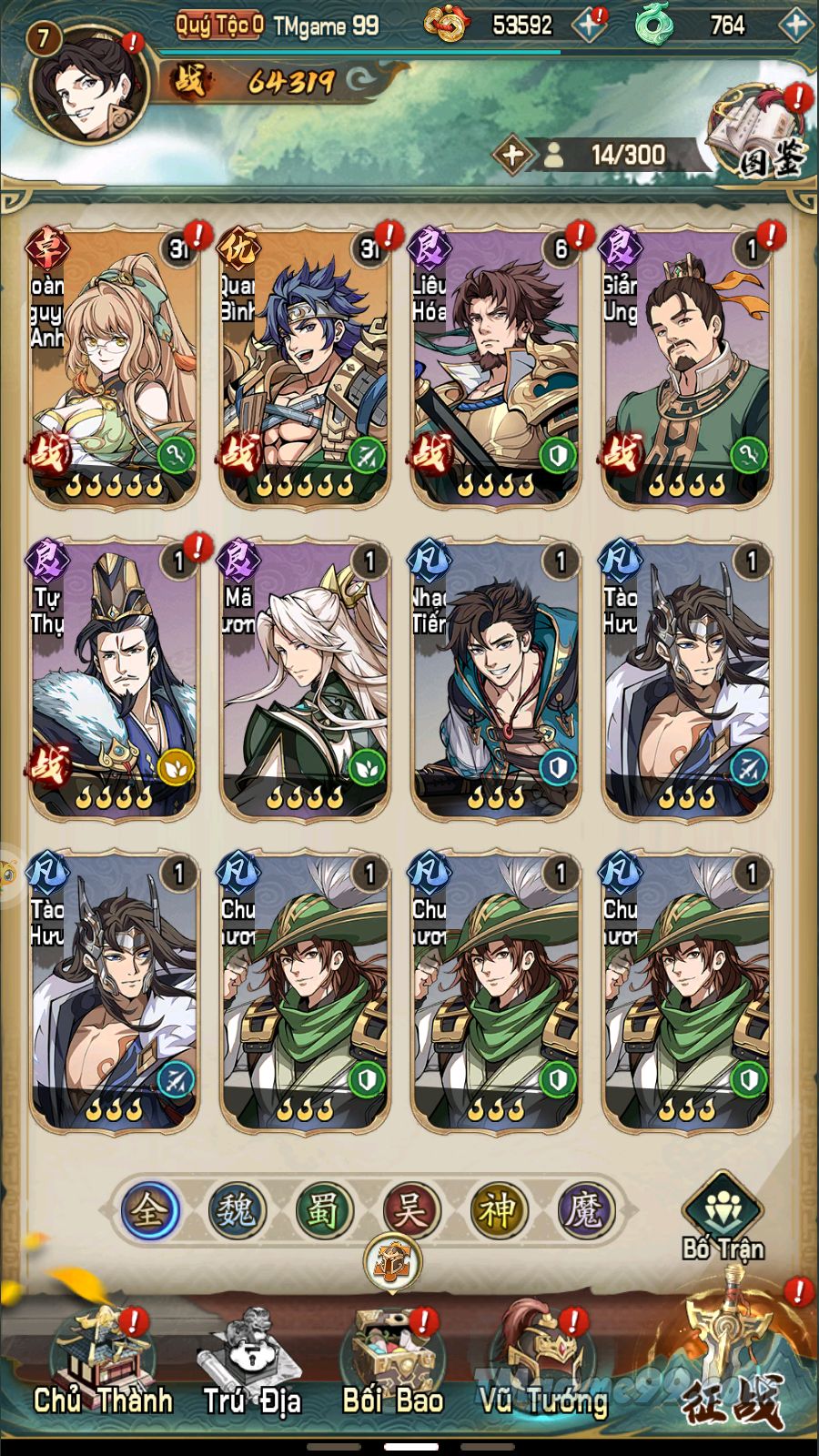Image resolution: width=819 pixels, height=1456 pixels.
Task: Pick the Tự Thụ hero card
Action: point(114,678)
